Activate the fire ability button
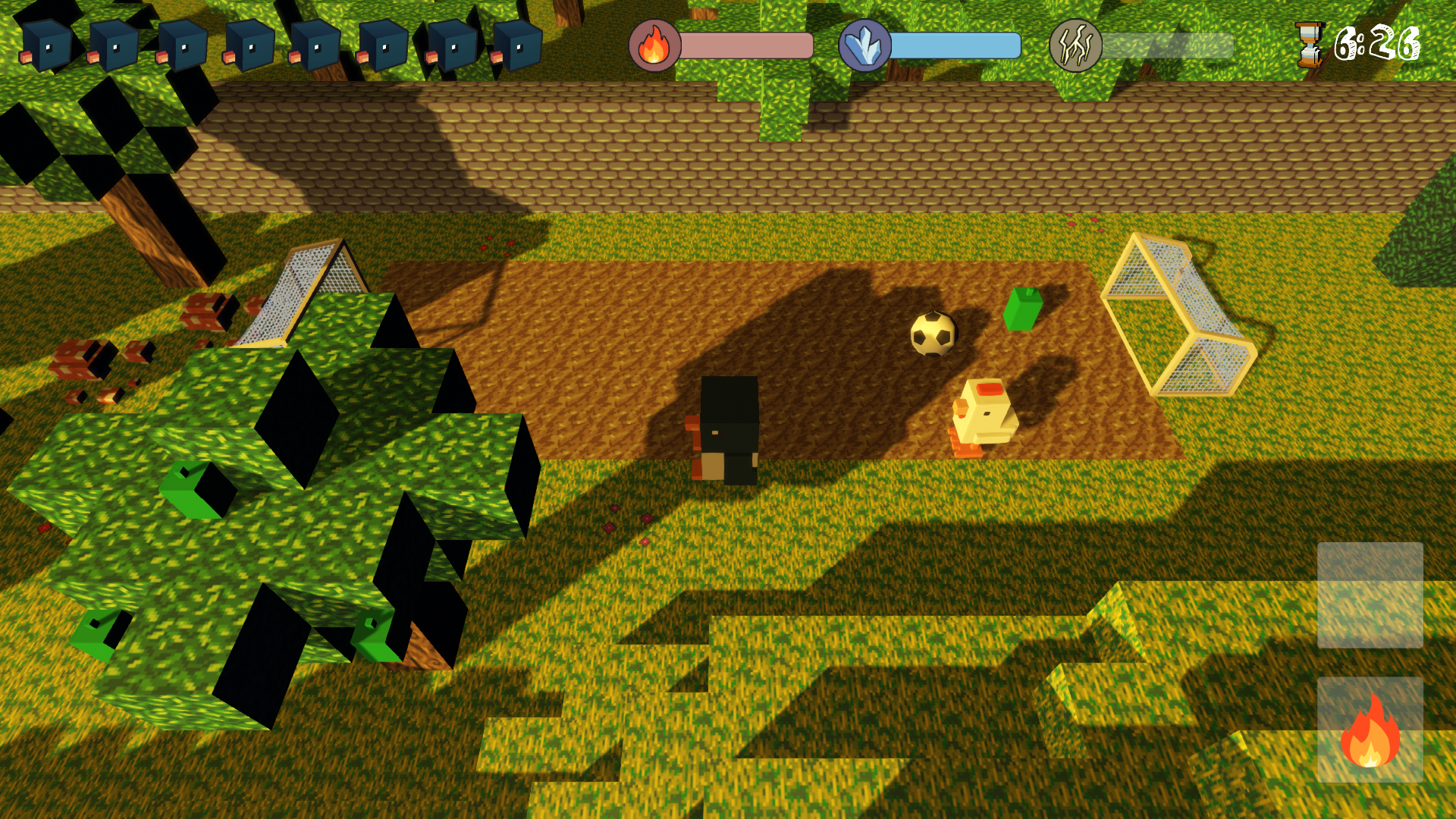Image resolution: width=1456 pixels, height=819 pixels. [1370, 730]
